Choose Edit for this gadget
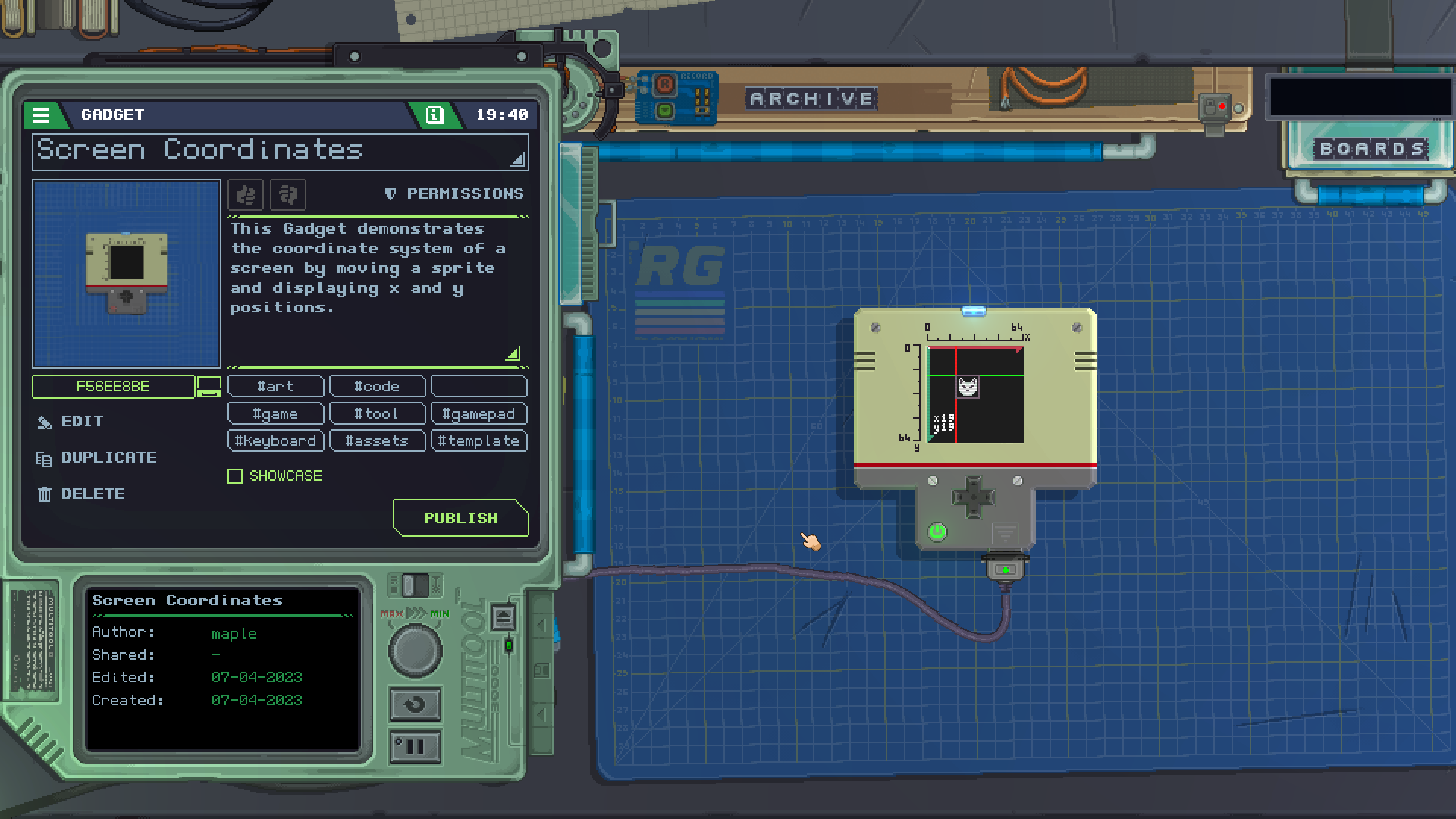Viewport: 1456px width, 819px height. pos(82,422)
